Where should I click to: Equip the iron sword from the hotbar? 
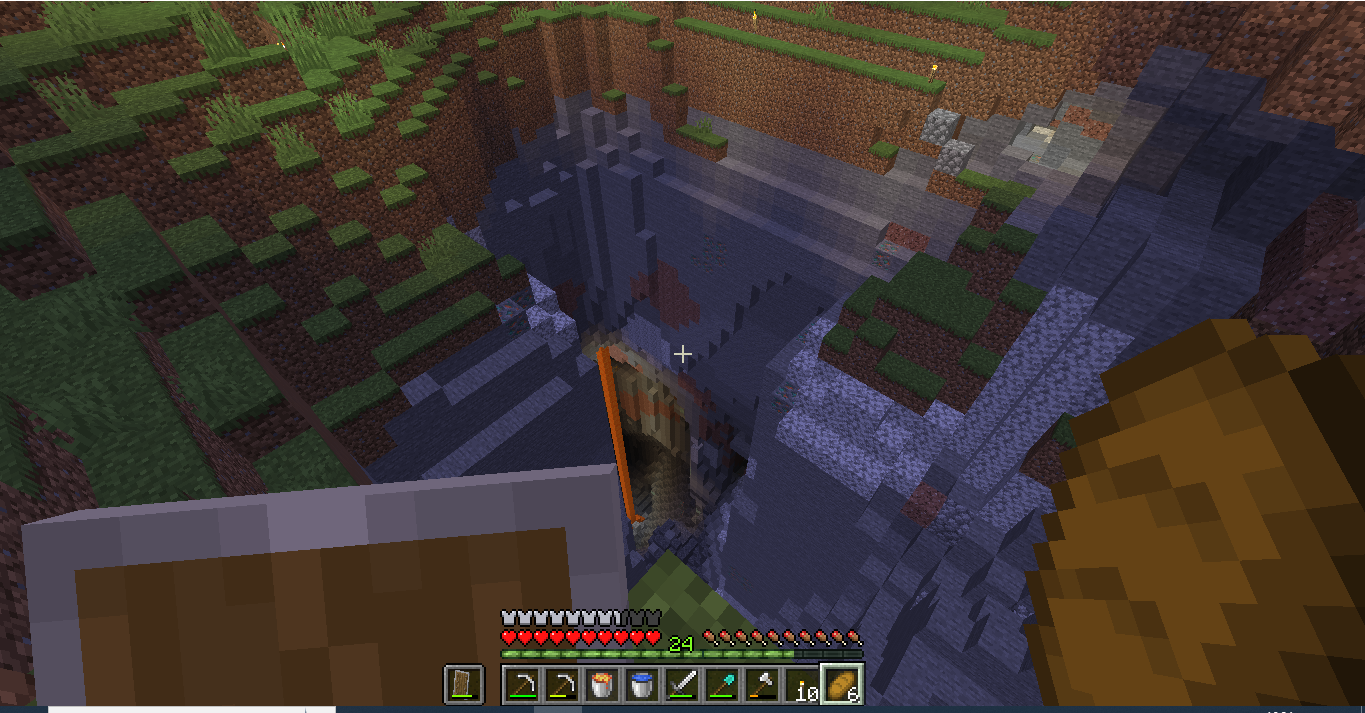tap(682, 685)
